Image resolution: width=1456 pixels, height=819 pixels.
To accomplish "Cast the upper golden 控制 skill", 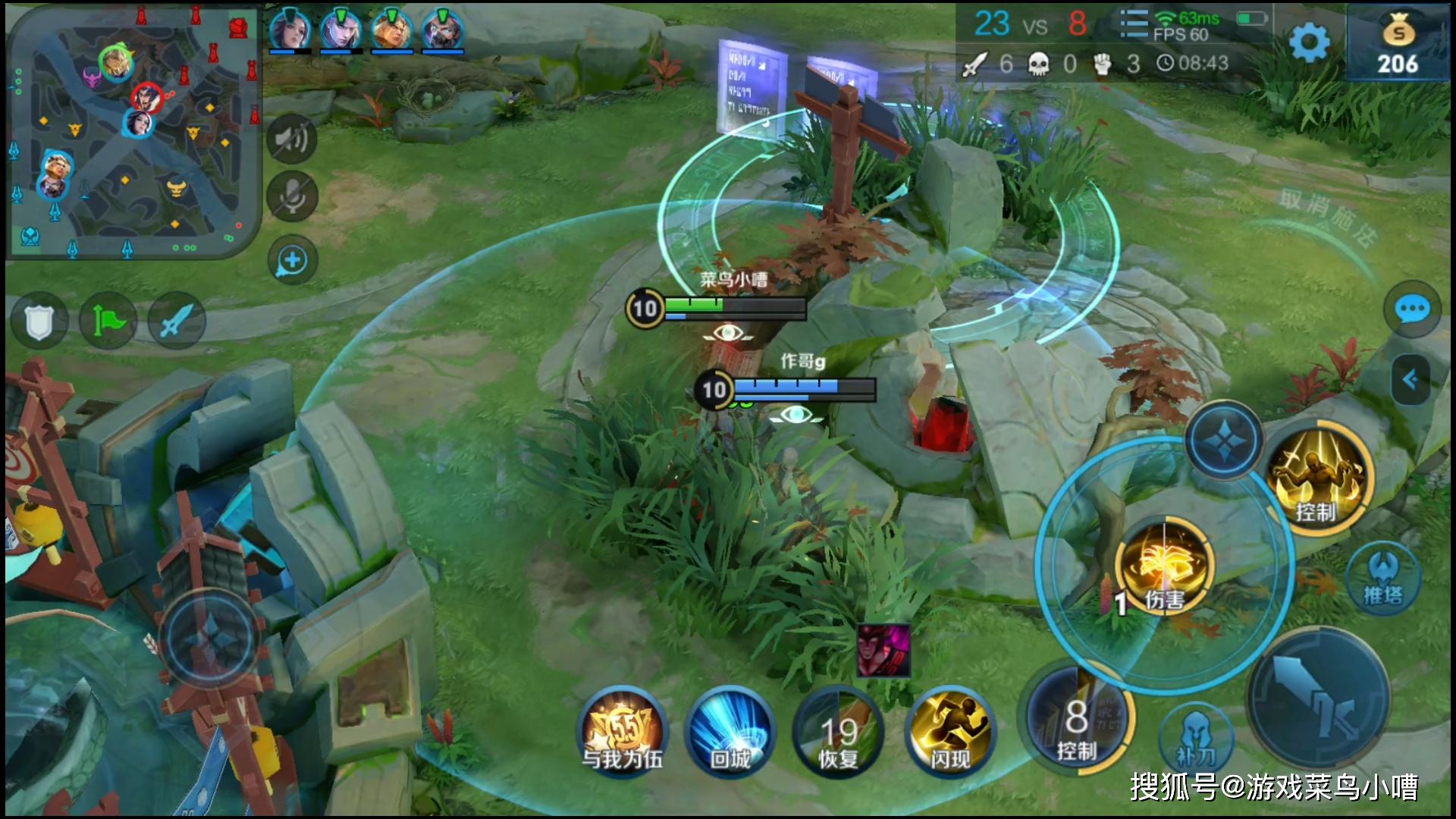I will (1318, 479).
